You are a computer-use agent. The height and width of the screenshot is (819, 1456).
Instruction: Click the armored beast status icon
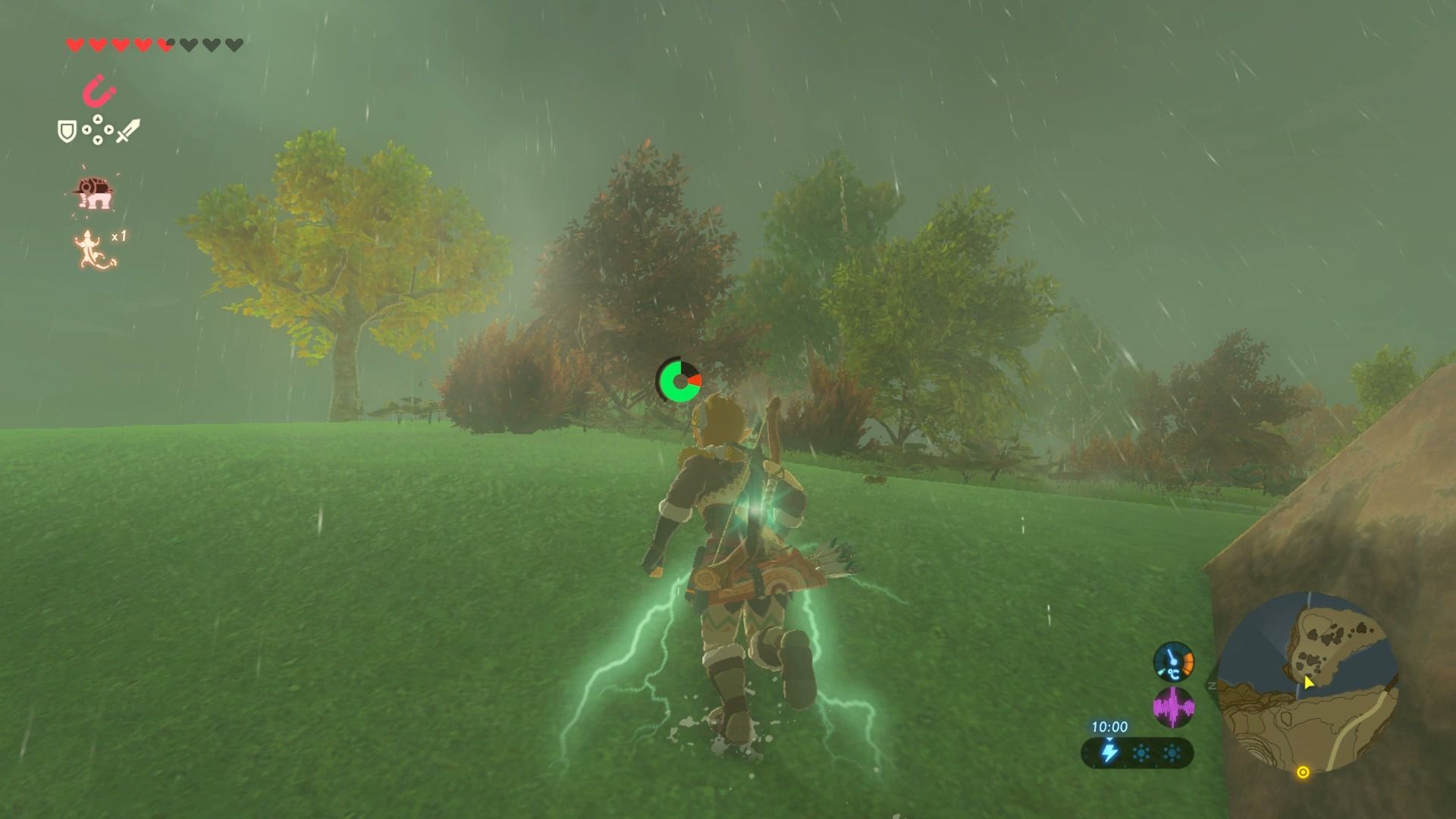pos(93,193)
